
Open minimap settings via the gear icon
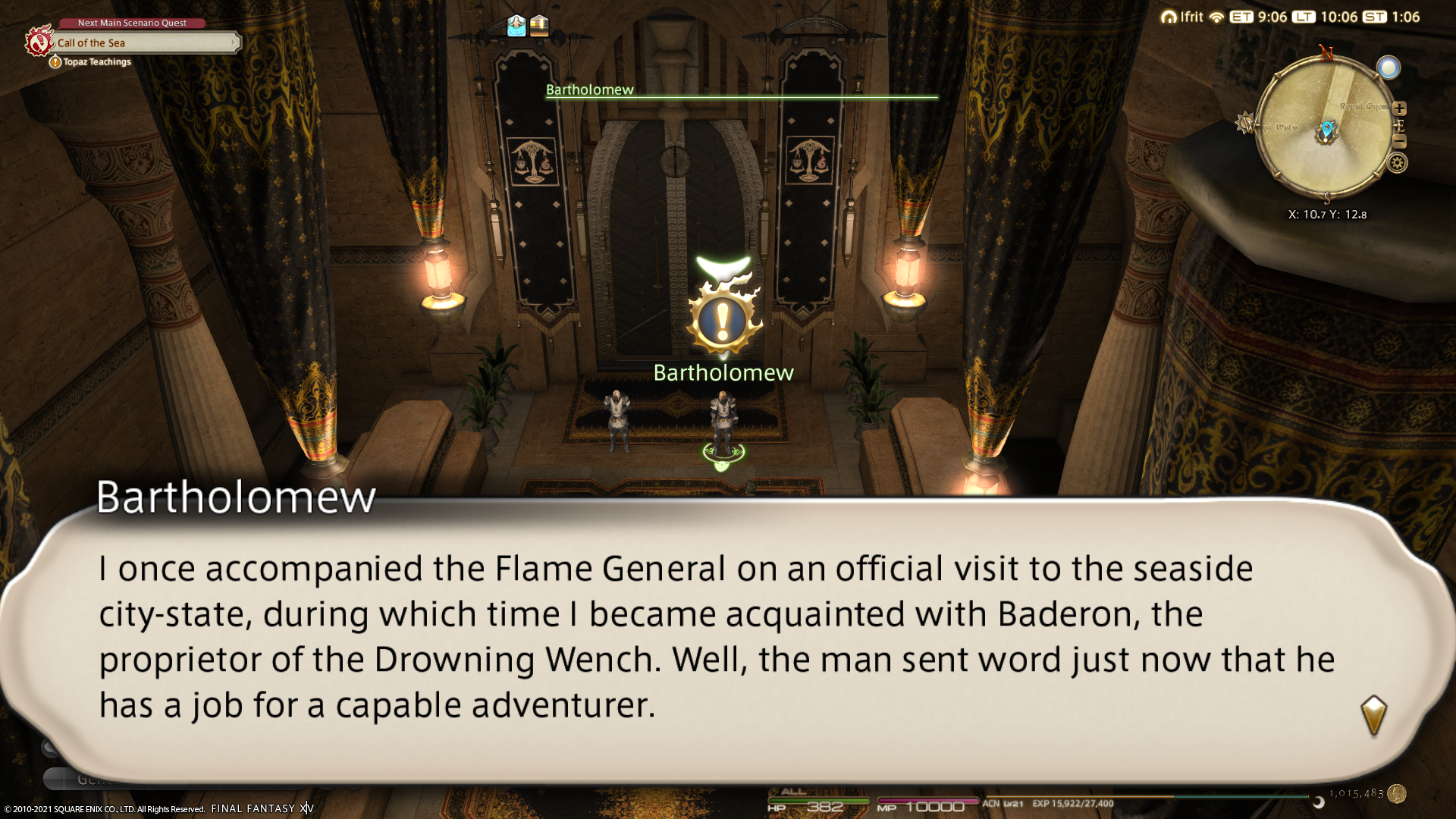point(1398,162)
